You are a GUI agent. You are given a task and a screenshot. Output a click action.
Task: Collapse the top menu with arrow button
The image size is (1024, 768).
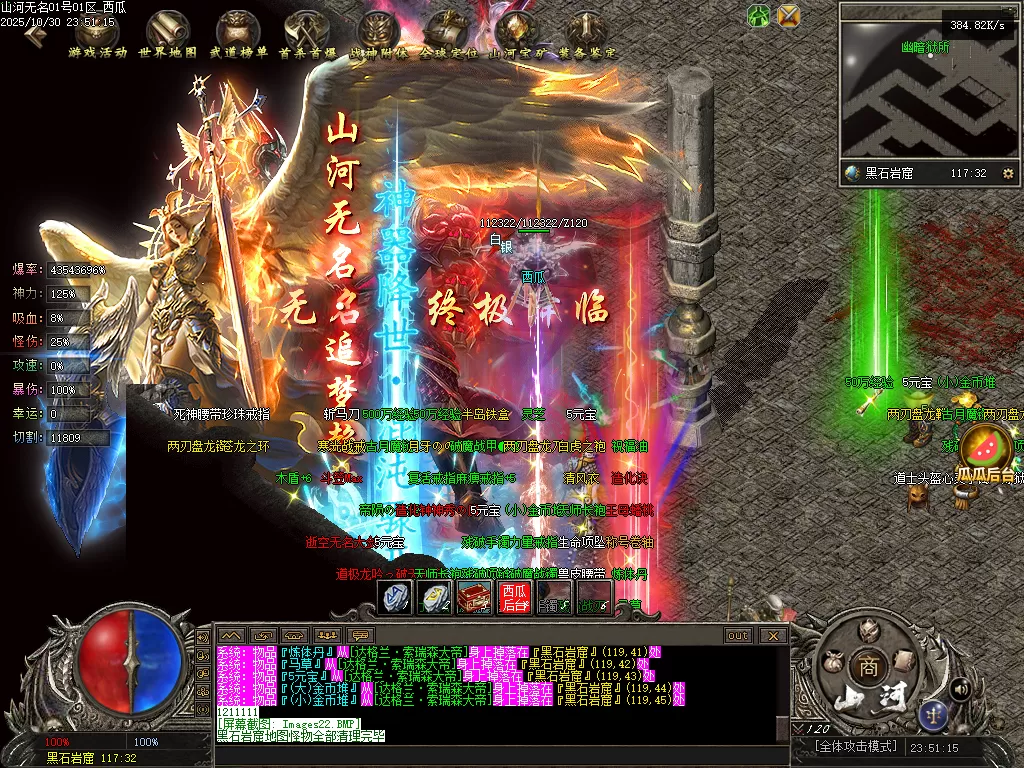(x=35, y=35)
